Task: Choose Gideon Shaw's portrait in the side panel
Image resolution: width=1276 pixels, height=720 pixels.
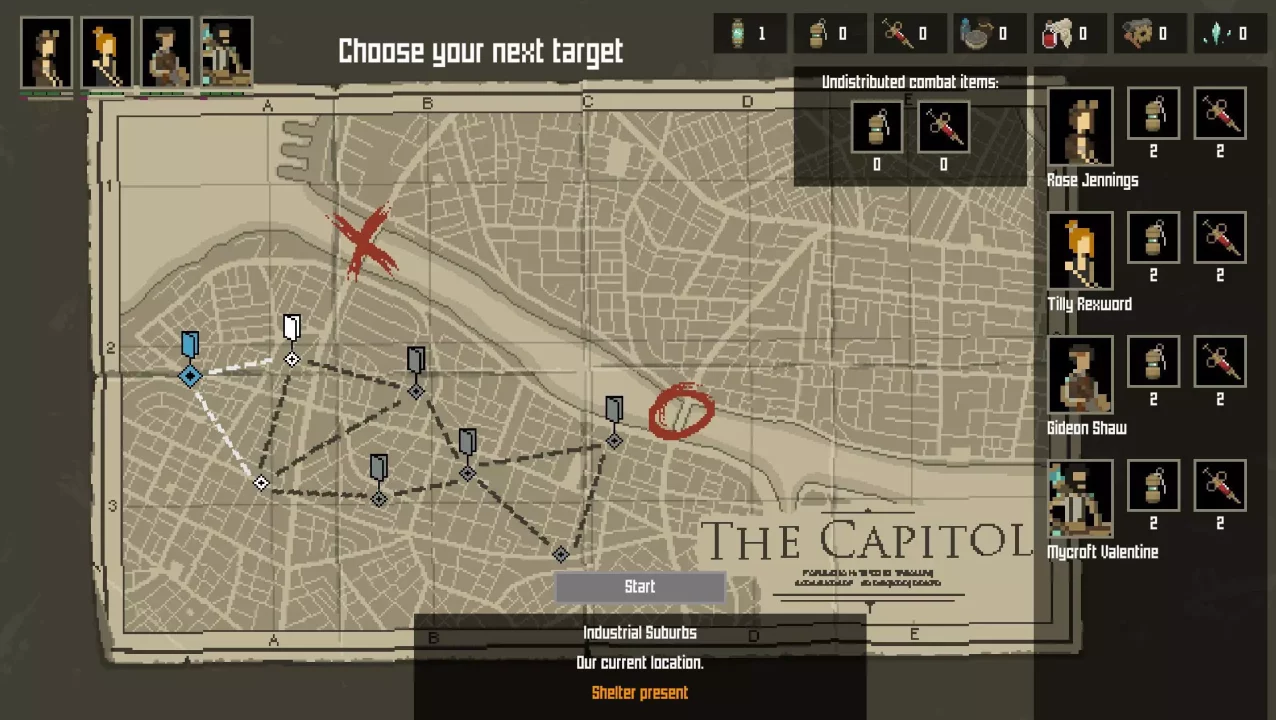Action: (x=1080, y=375)
